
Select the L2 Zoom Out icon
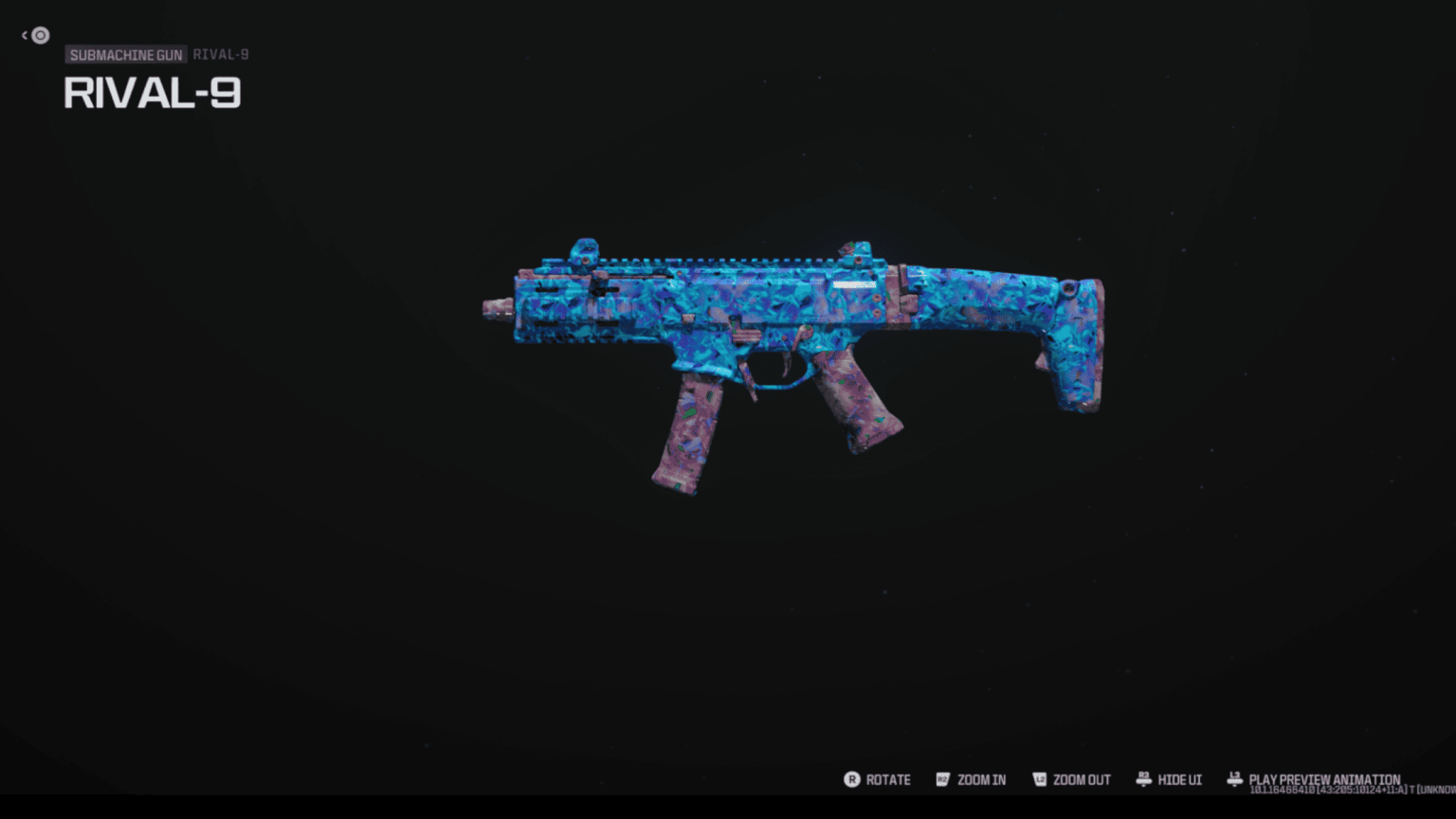coord(1041,779)
